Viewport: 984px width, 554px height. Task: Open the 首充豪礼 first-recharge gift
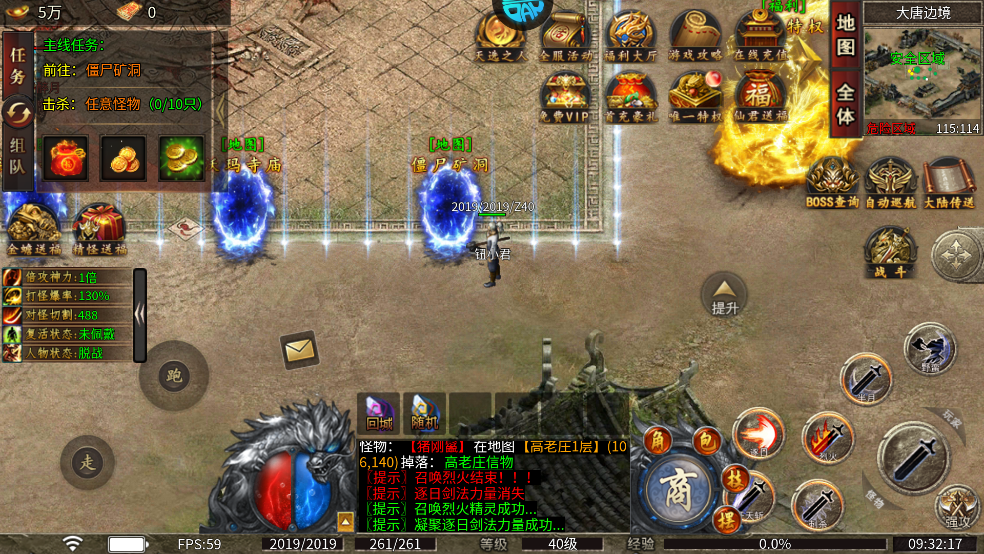pos(630,97)
